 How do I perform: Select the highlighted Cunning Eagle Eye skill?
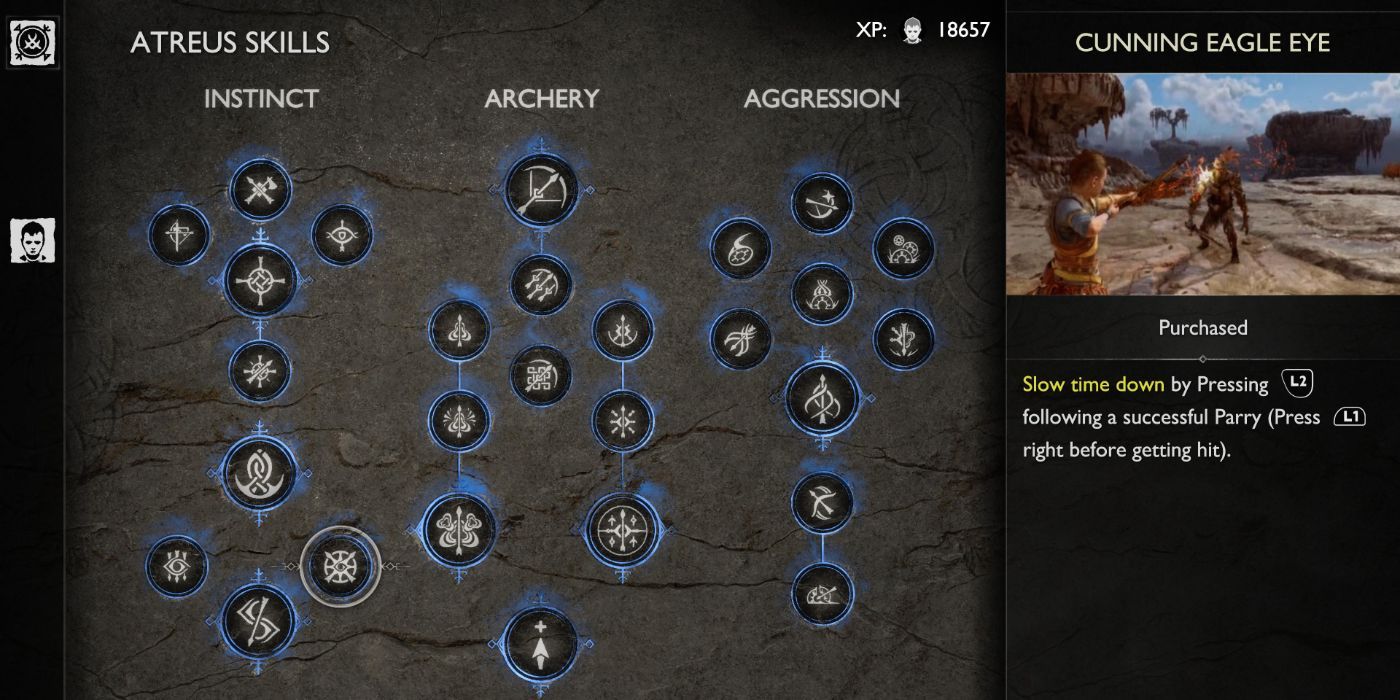340,566
